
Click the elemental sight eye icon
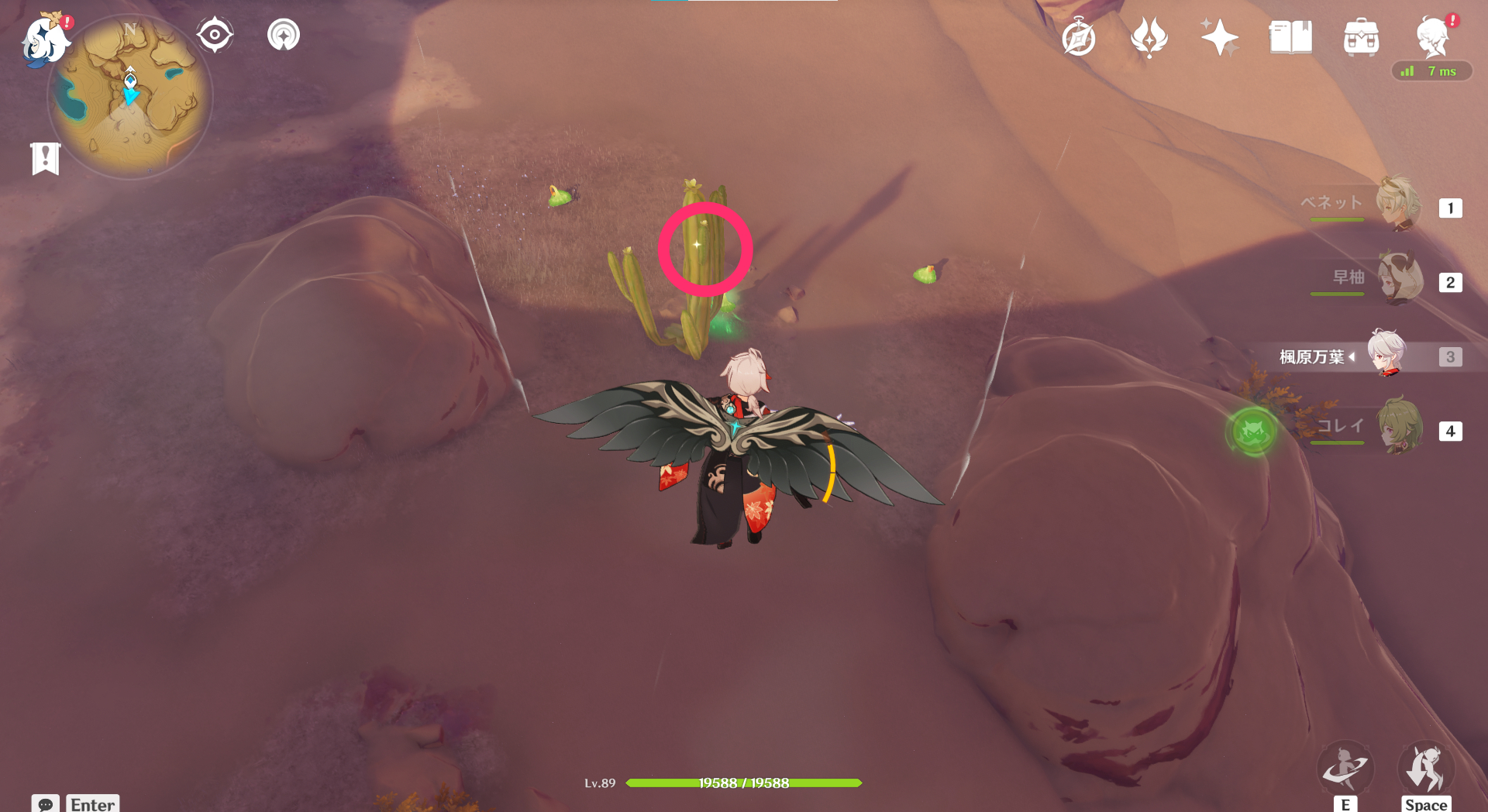click(x=215, y=33)
